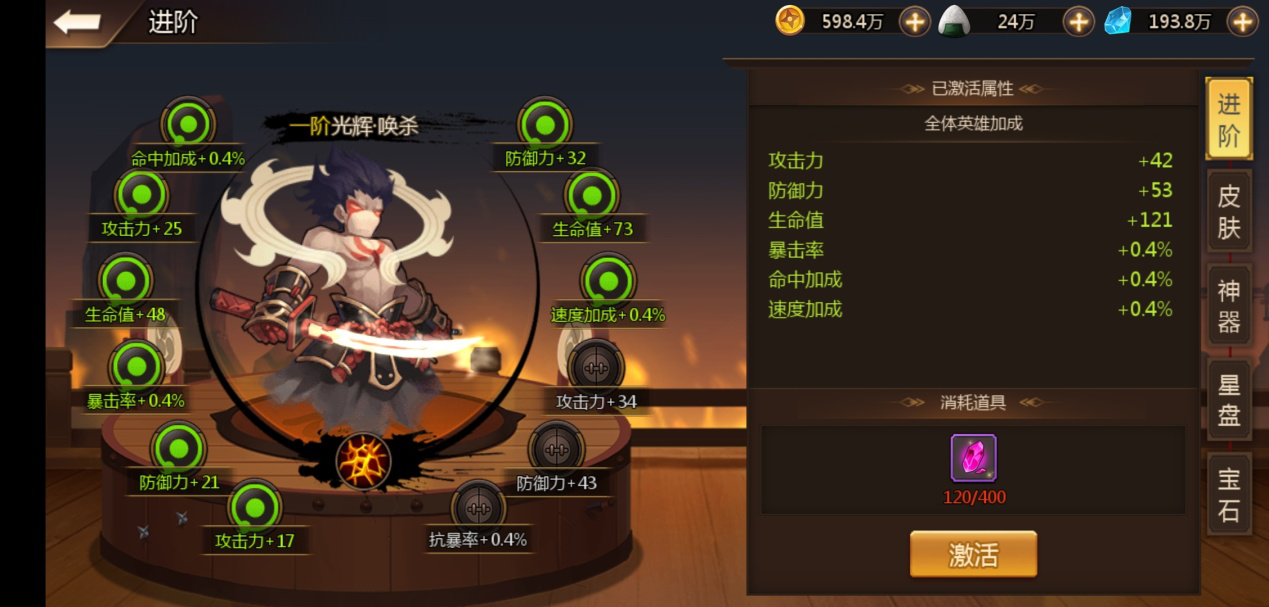Click the 激活 activate button
This screenshot has width=1269, height=607.
pos(973,554)
